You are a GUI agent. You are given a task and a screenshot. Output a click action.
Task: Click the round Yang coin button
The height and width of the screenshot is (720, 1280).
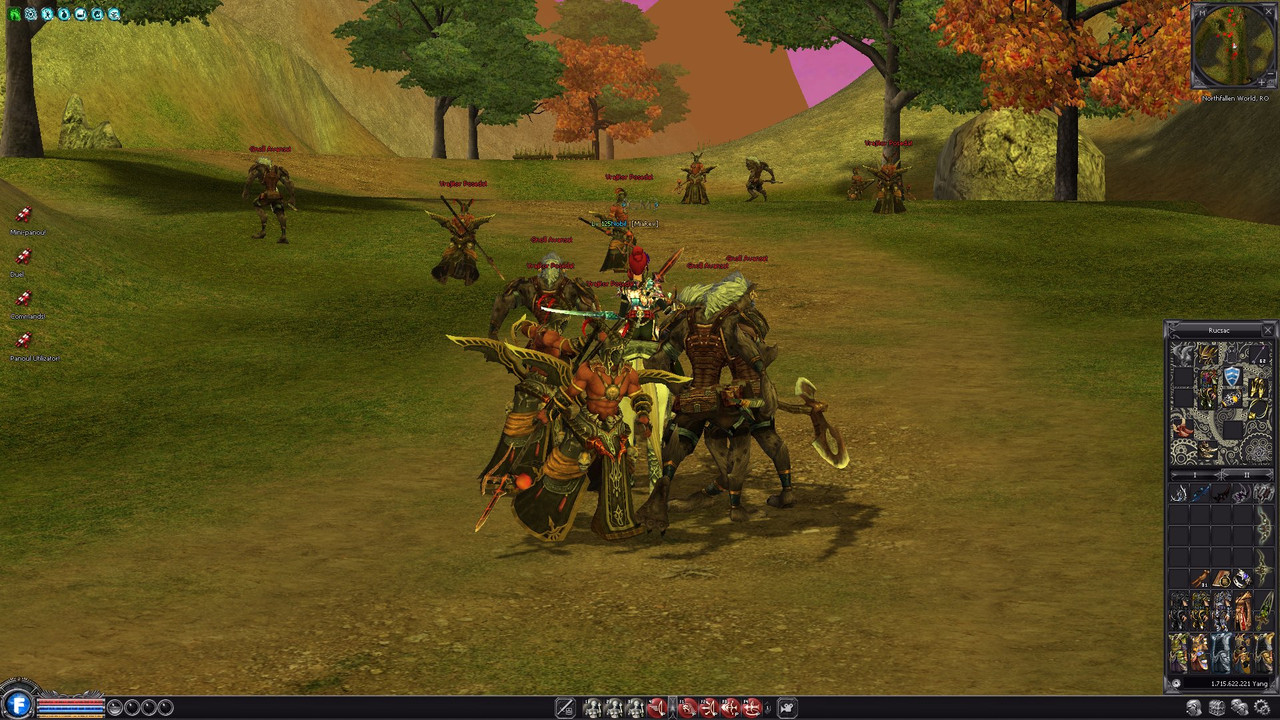[x=1176, y=683]
